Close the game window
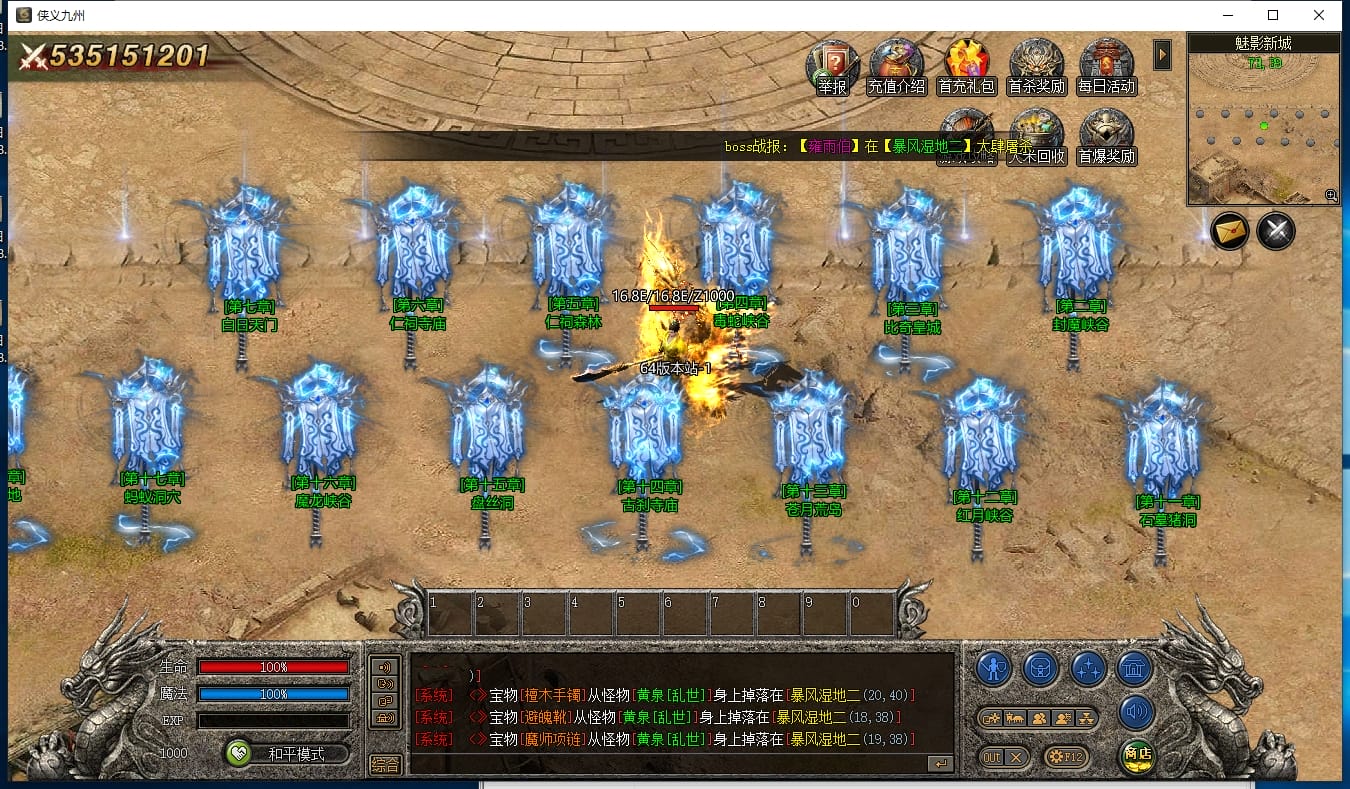This screenshot has height=789, width=1350. coord(1319,15)
